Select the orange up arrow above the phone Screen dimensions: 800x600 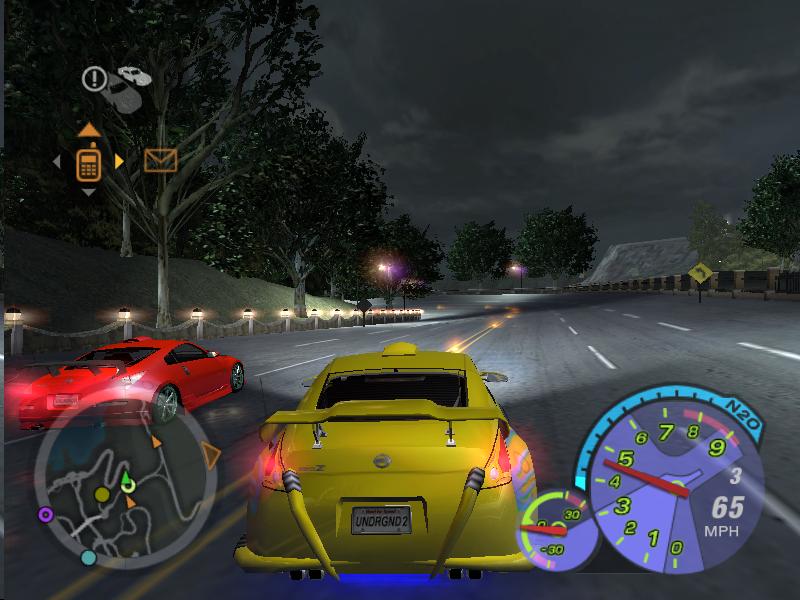[88, 129]
